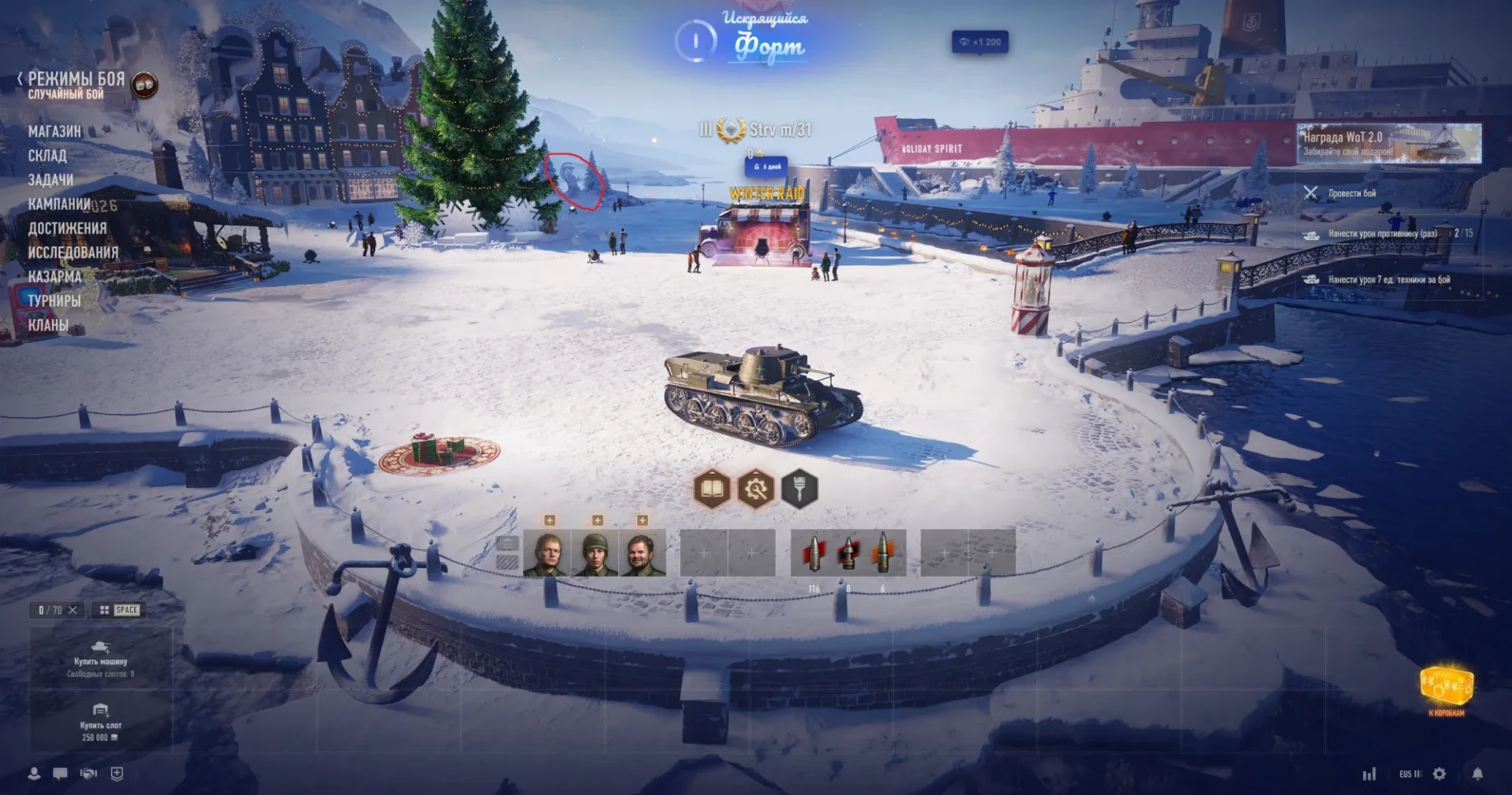Open the gear-and-wrench equipment hexagon

pyautogui.click(x=756, y=490)
